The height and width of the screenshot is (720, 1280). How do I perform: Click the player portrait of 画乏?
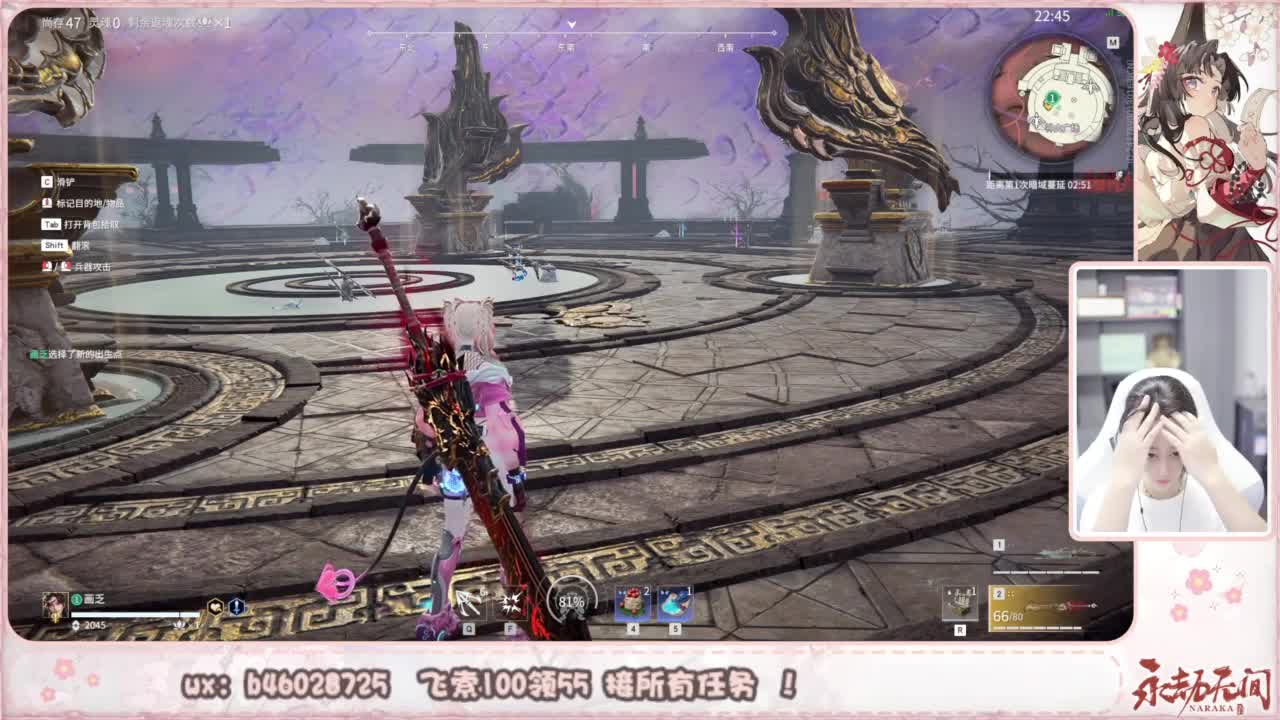pos(55,605)
